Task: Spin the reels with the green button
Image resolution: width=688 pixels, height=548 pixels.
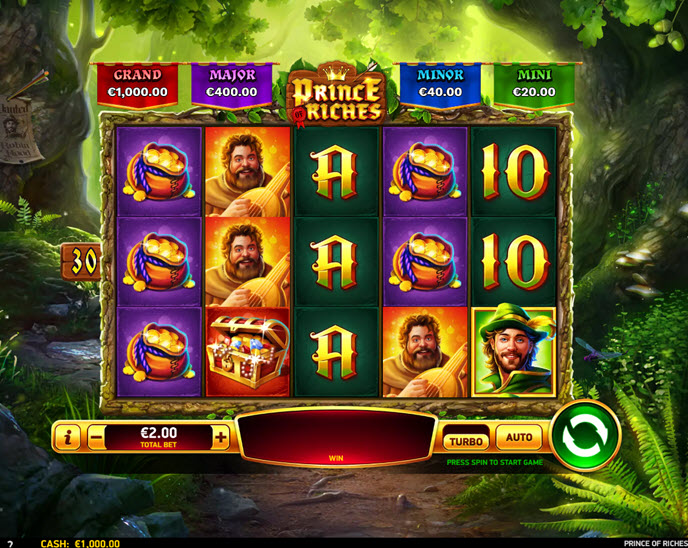Action: [585, 436]
